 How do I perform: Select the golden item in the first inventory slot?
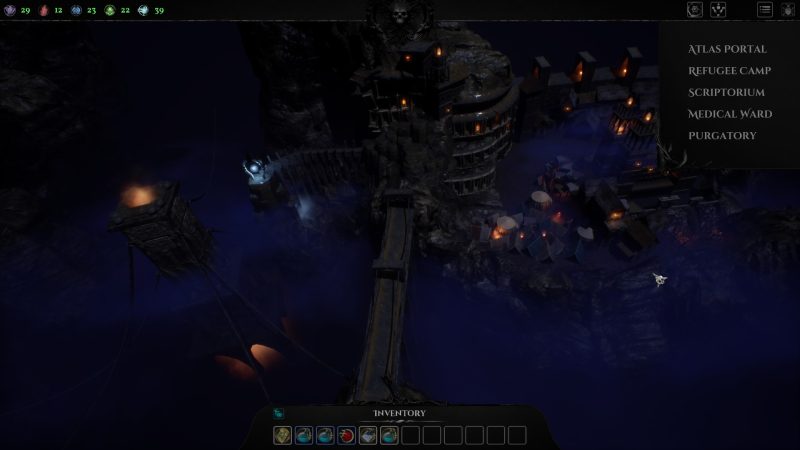coord(283,435)
